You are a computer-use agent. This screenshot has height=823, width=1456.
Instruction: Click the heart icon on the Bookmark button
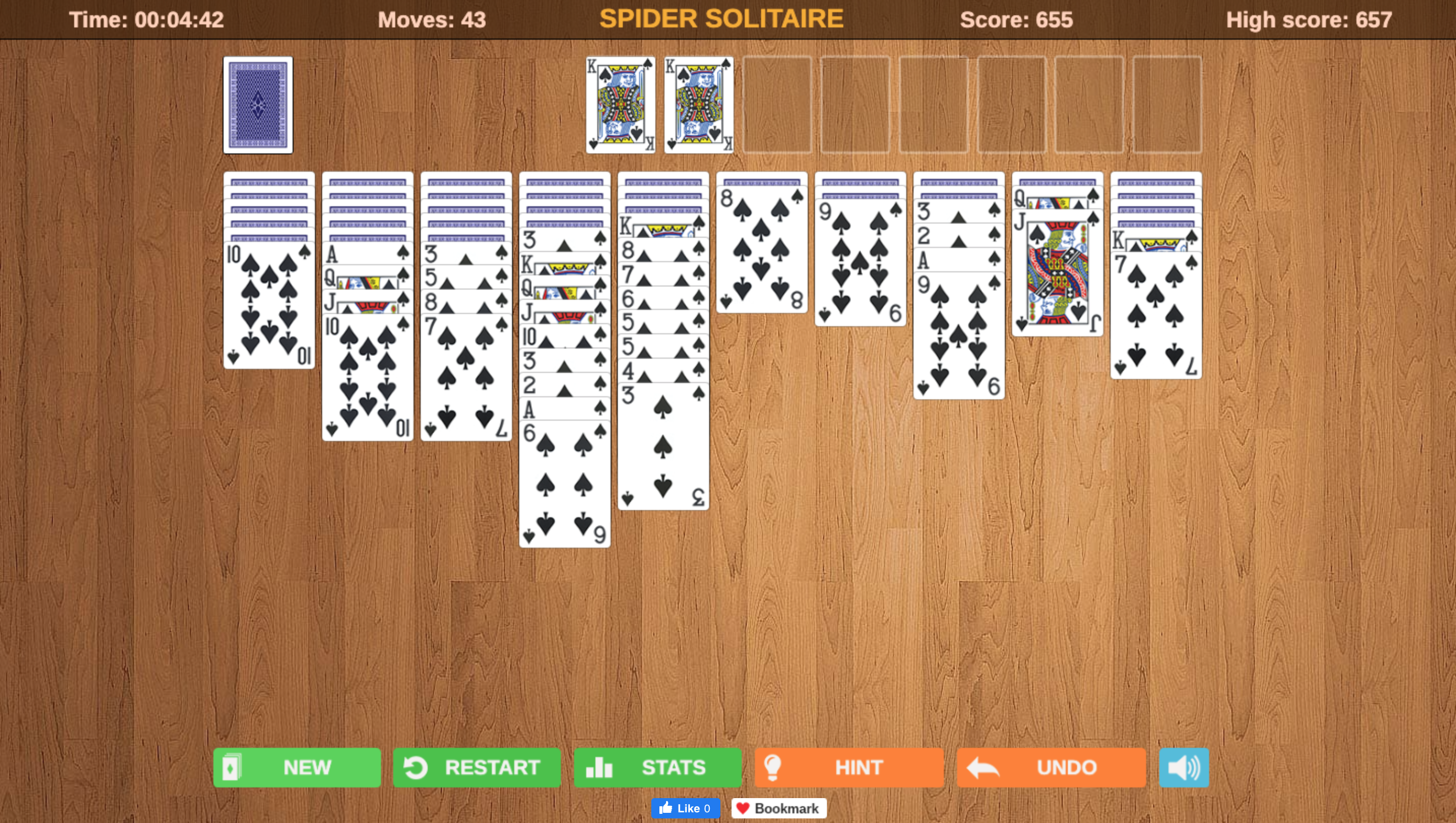[743, 808]
